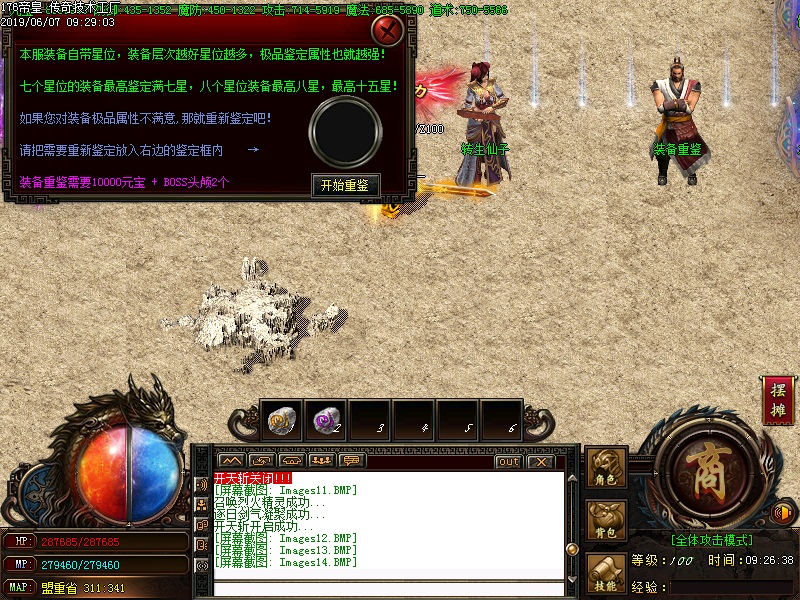Open the 技能 skills panel
800x600 pixels.
[x=607, y=575]
